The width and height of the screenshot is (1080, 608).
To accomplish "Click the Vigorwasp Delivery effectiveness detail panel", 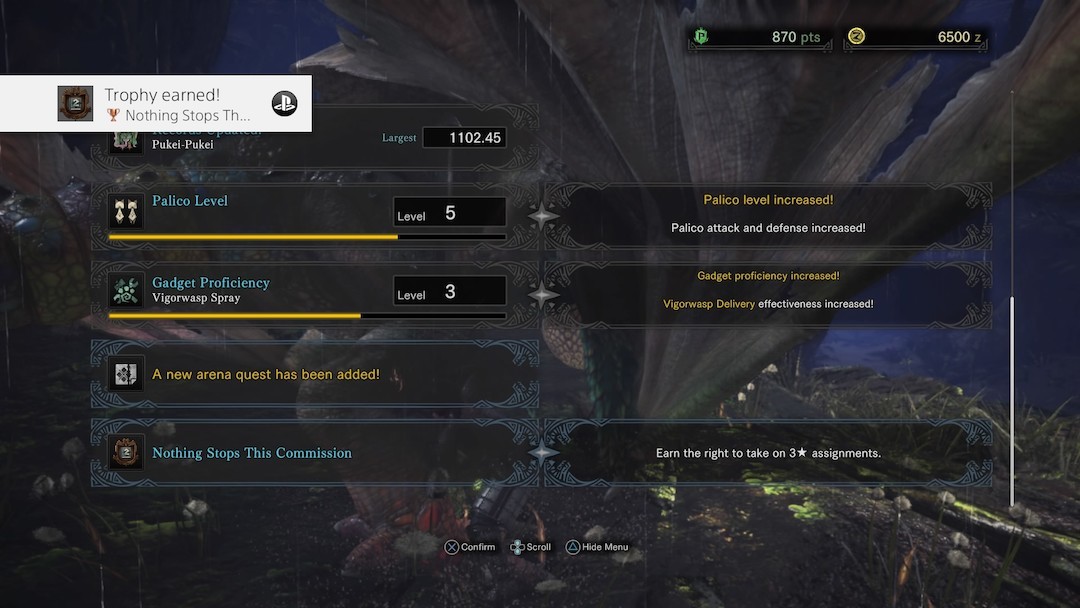I will [x=768, y=291].
